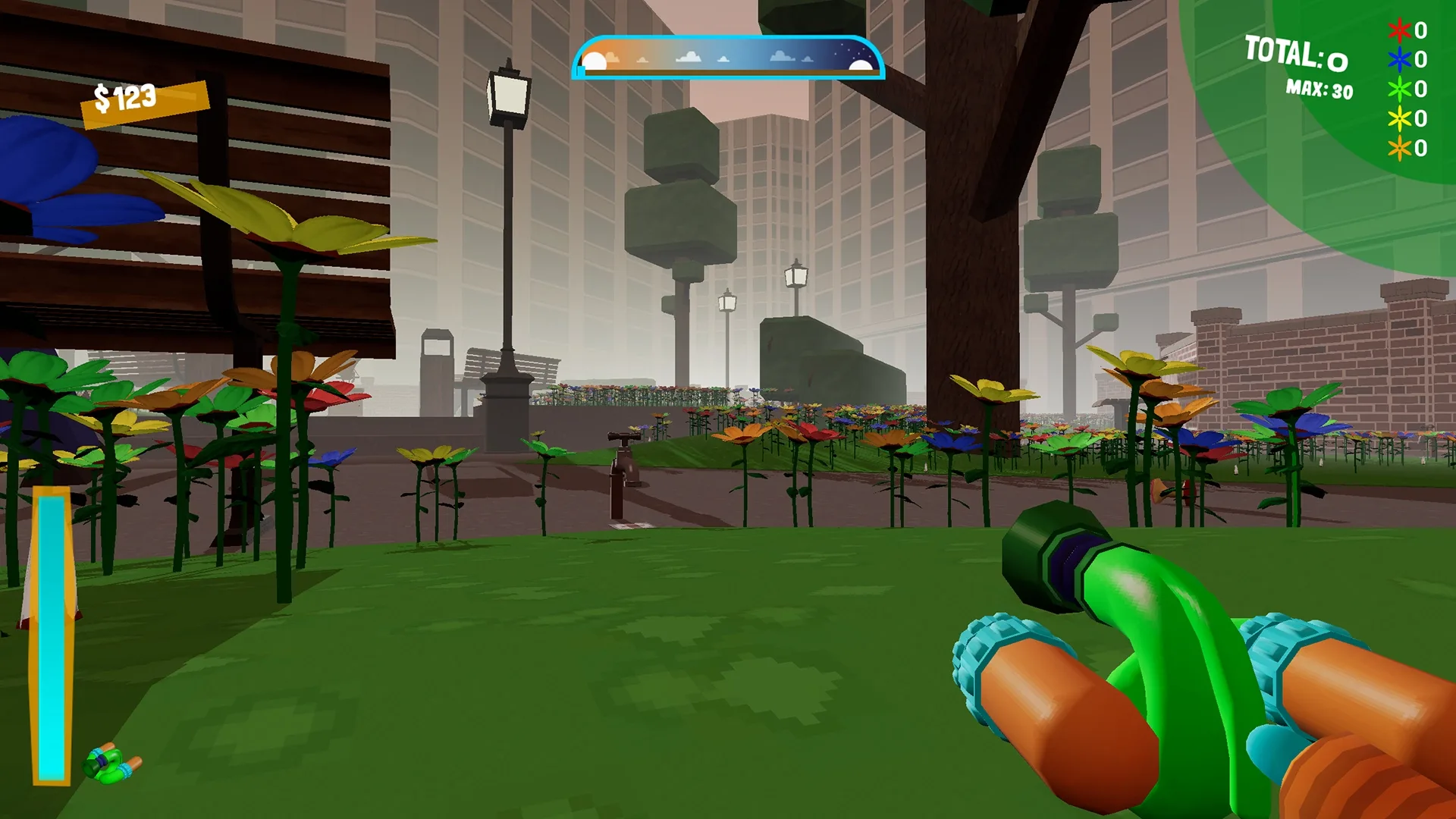The width and height of the screenshot is (1456, 819).
Task: Click the sun icon on the day-night bar
Action: [595, 59]
